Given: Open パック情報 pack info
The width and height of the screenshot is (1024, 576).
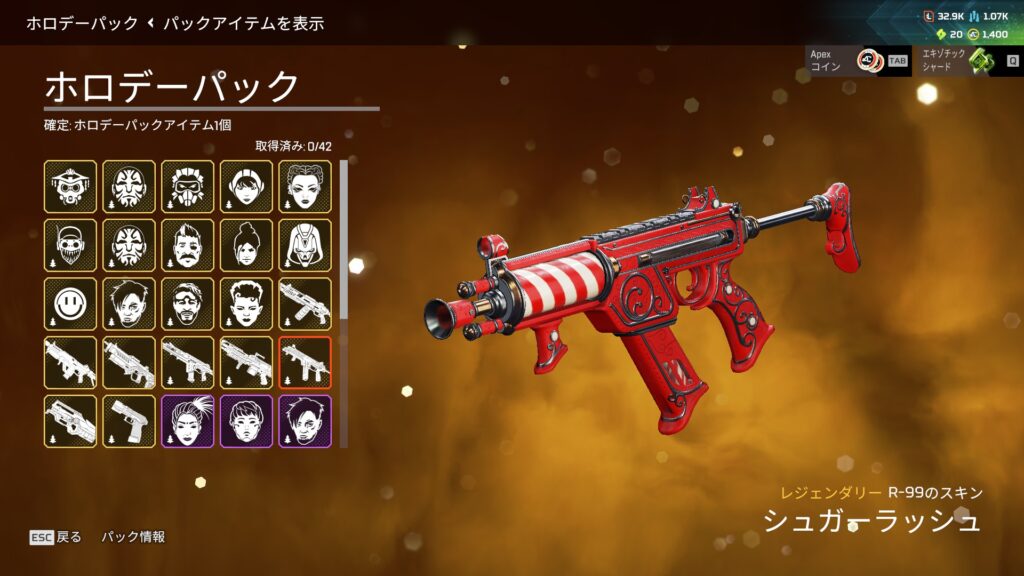Looking at the screenshot, I should coord(133,537).
